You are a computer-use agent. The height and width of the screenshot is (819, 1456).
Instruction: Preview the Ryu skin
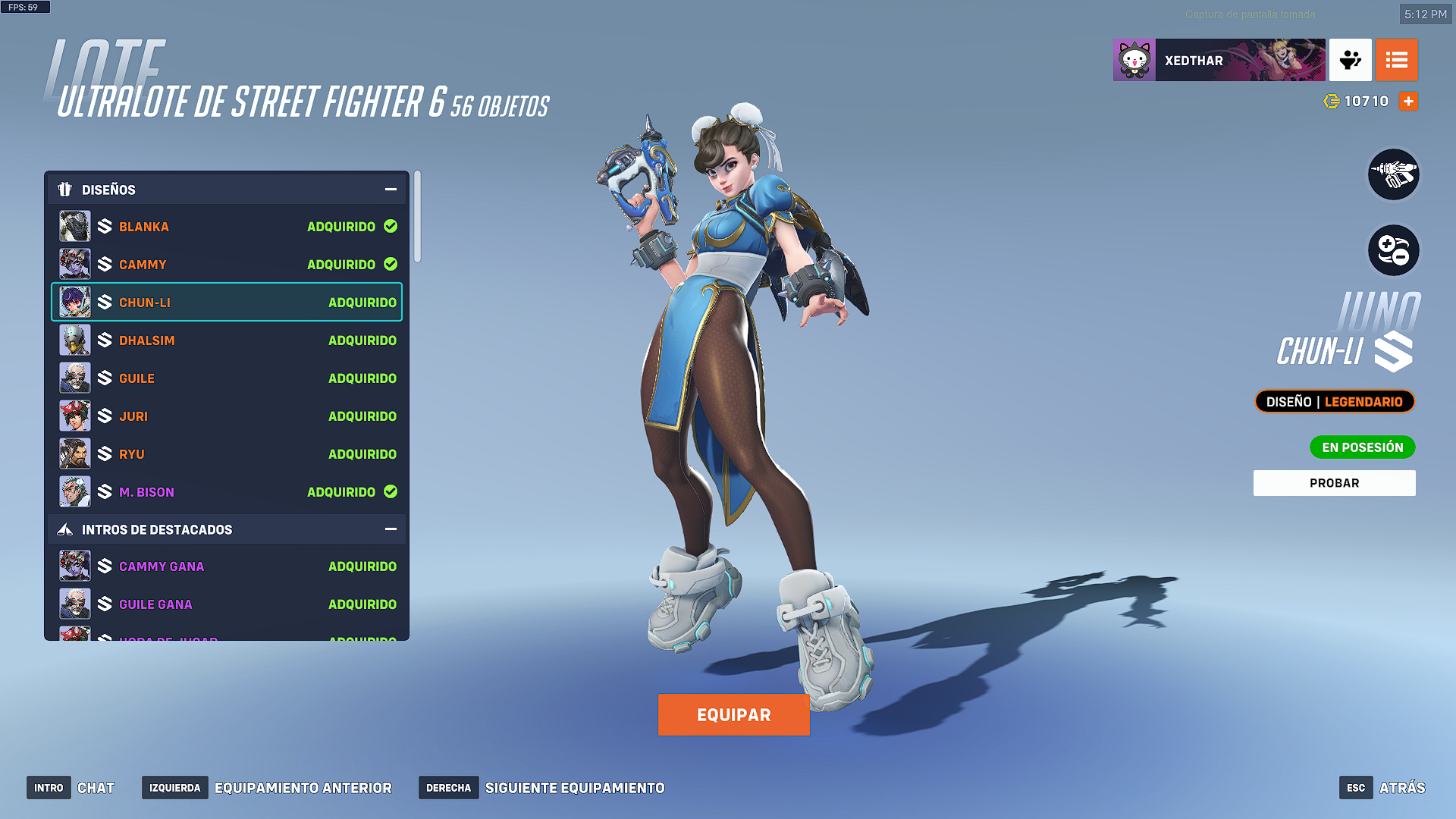(227, 454)
